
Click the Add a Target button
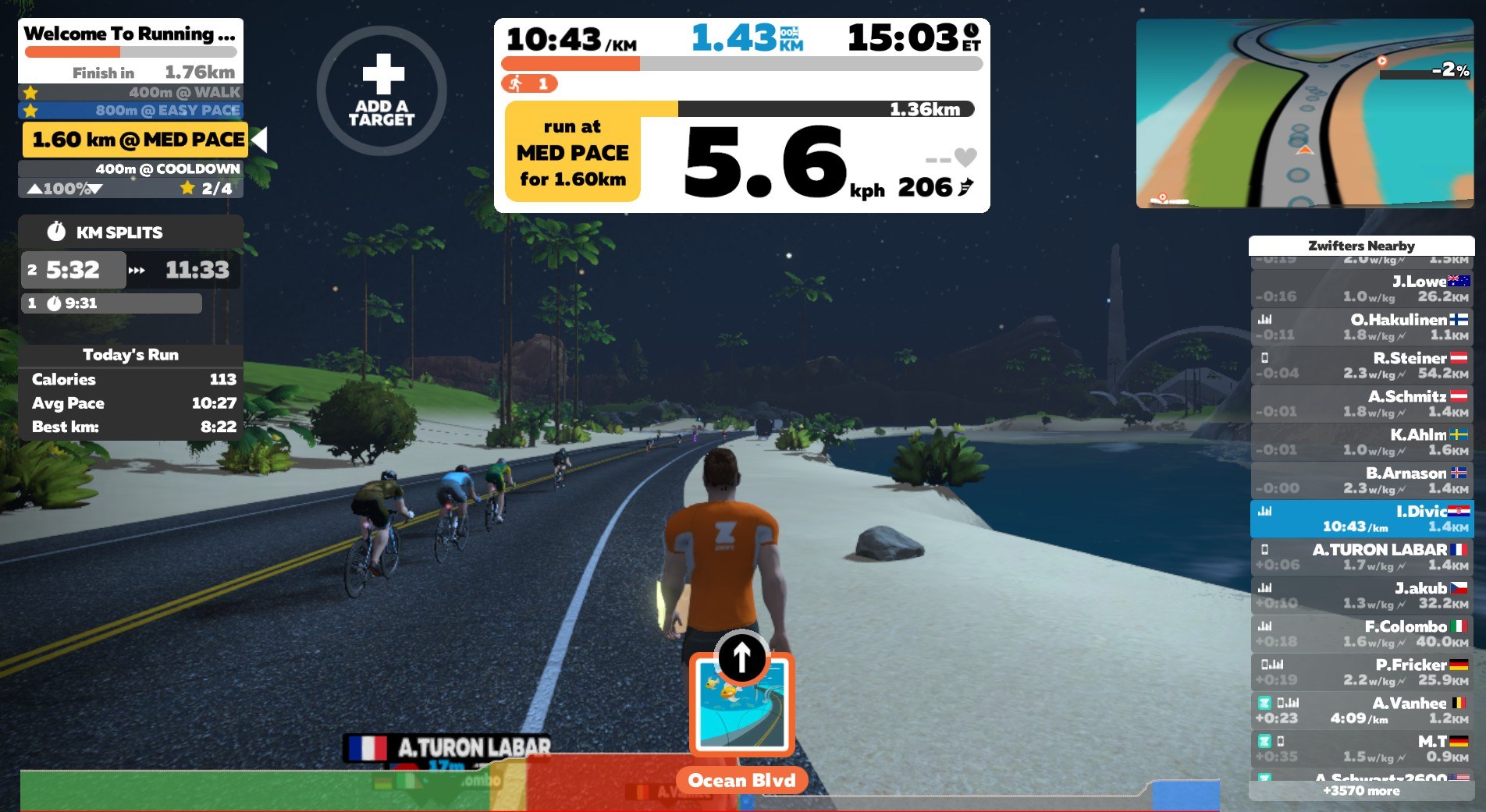tap(382, 90)
